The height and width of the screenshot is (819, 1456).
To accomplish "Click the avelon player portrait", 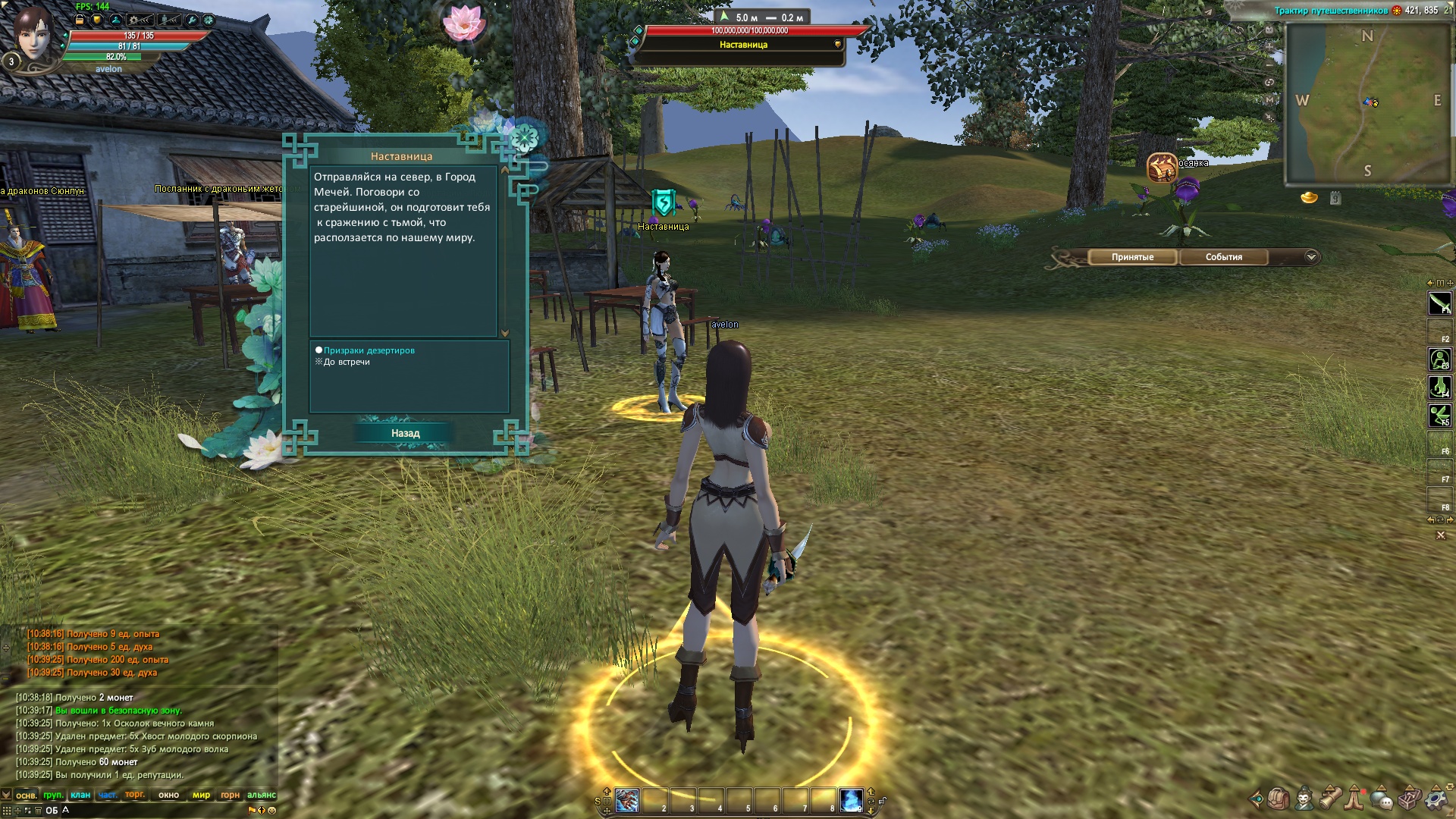I will [33, 36].
